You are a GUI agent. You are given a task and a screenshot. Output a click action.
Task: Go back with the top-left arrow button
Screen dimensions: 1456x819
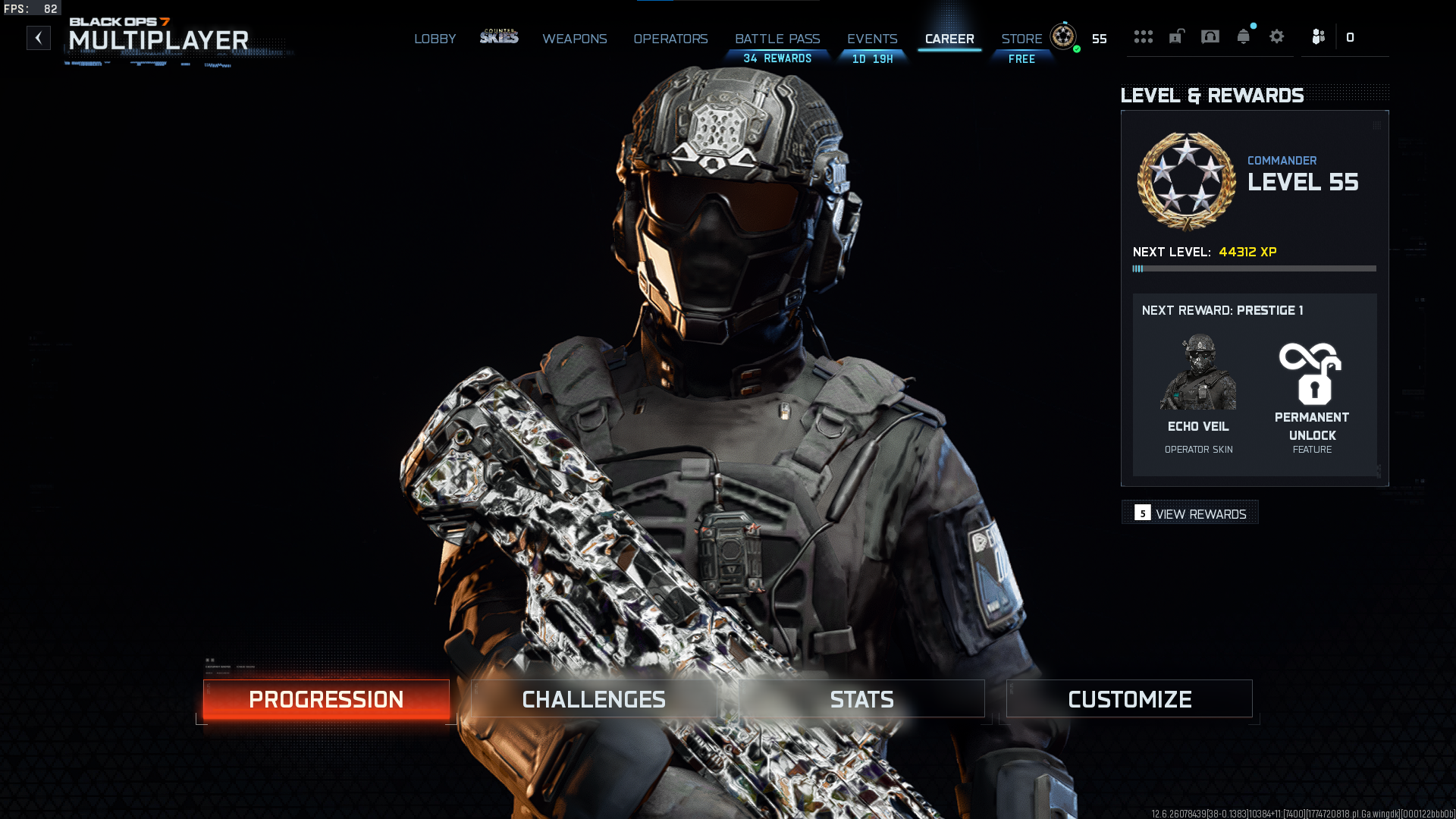tap(39, 38)
